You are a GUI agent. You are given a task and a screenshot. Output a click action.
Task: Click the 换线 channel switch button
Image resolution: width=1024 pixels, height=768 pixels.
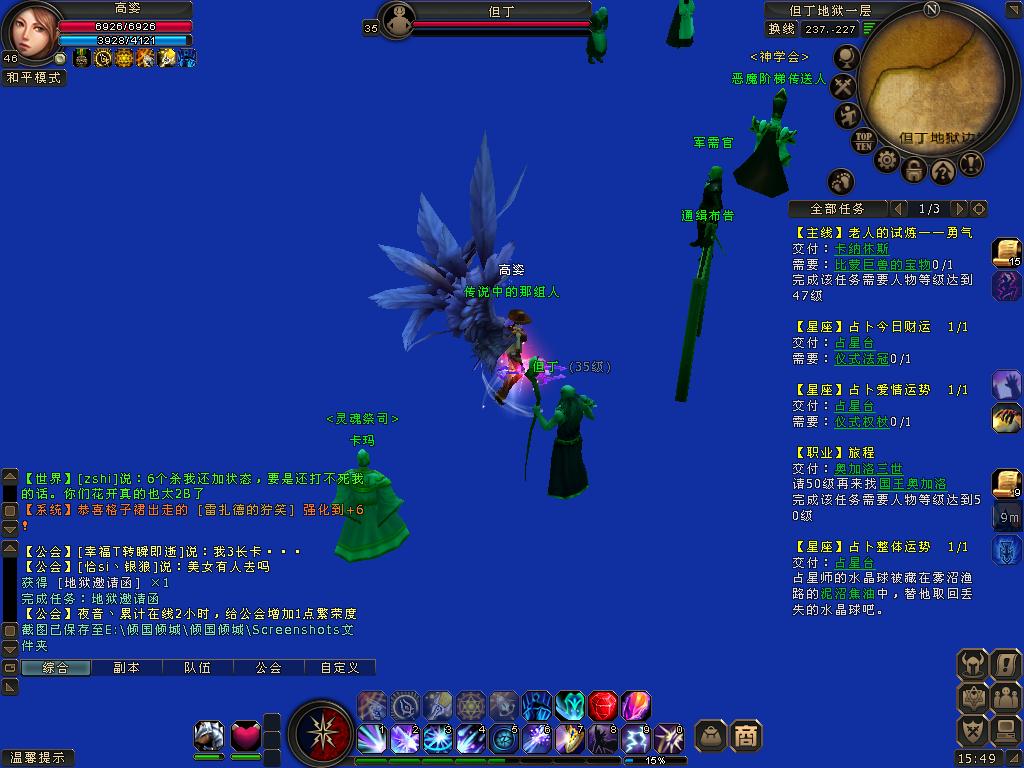tap(782, 30)
